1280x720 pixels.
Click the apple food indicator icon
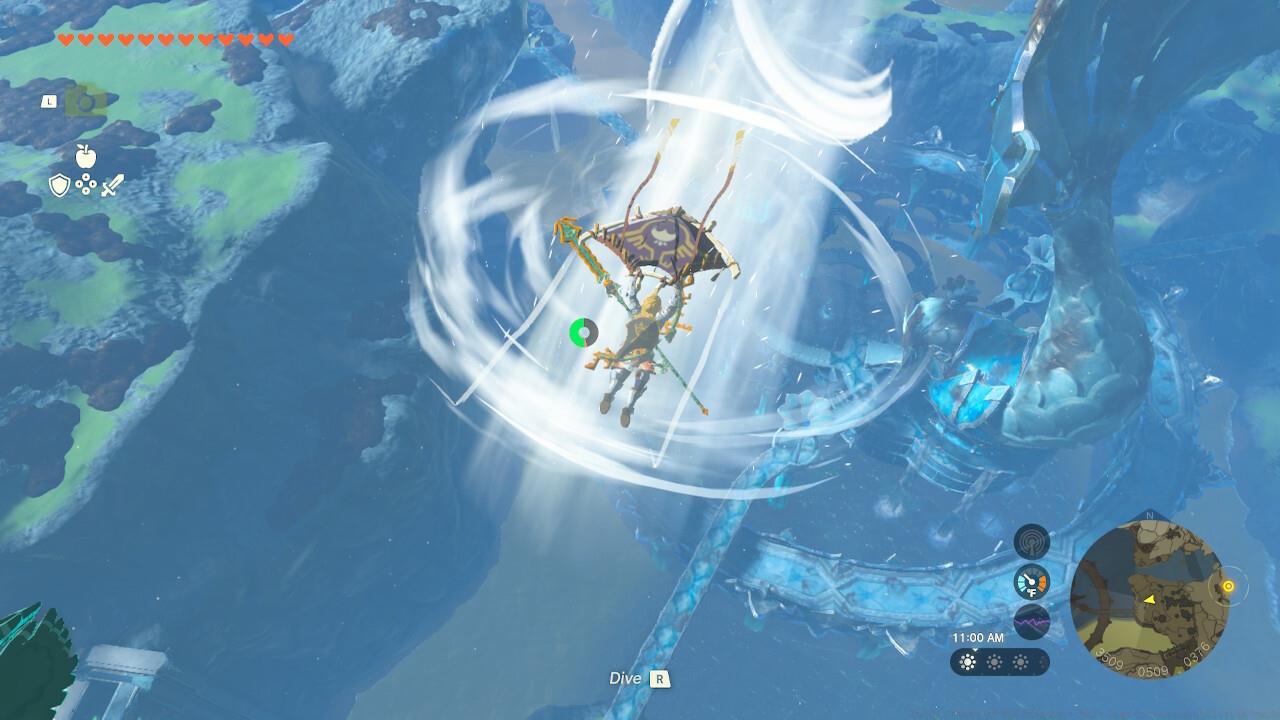pyautogui.click(x=86, y=156)
